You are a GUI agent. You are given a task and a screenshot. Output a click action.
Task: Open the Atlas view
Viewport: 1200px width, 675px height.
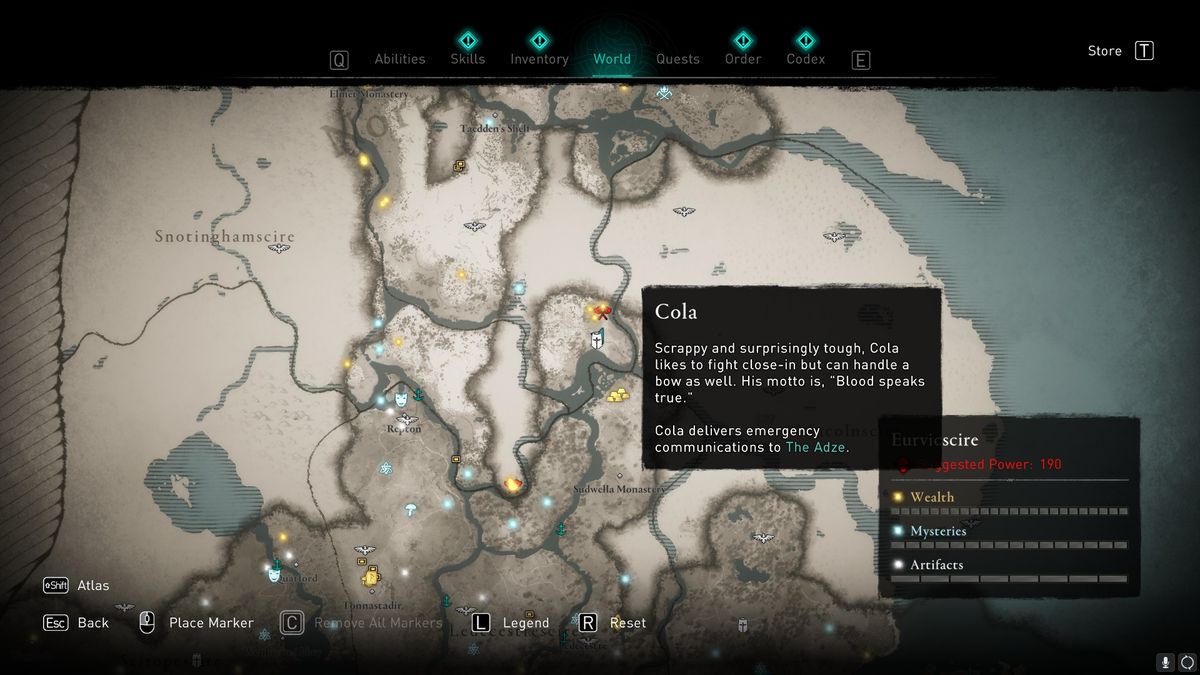[x=93, y=585]
